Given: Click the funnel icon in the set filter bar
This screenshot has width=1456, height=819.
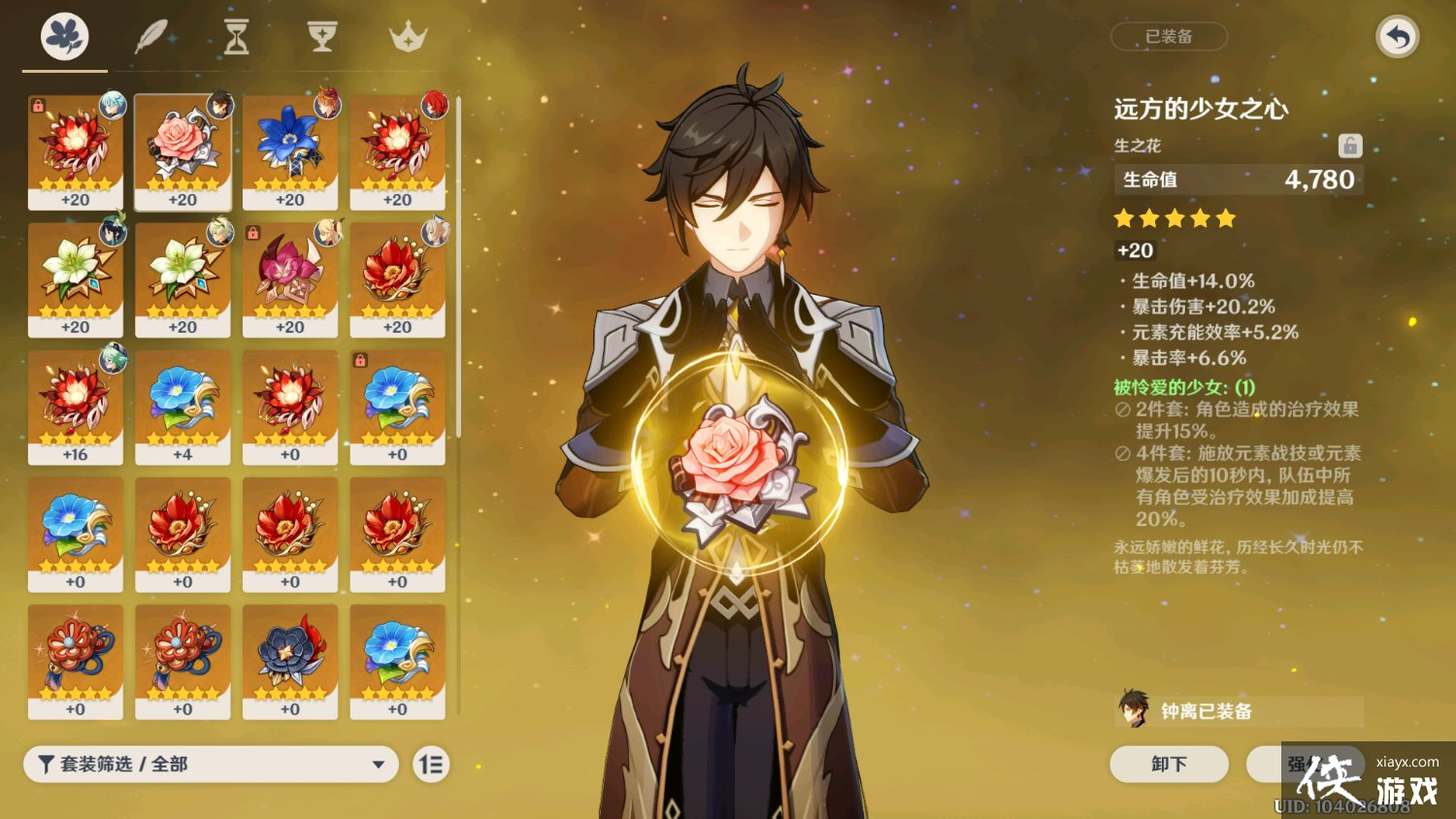Looking at the screenshot, I should [x=44, y=765].
